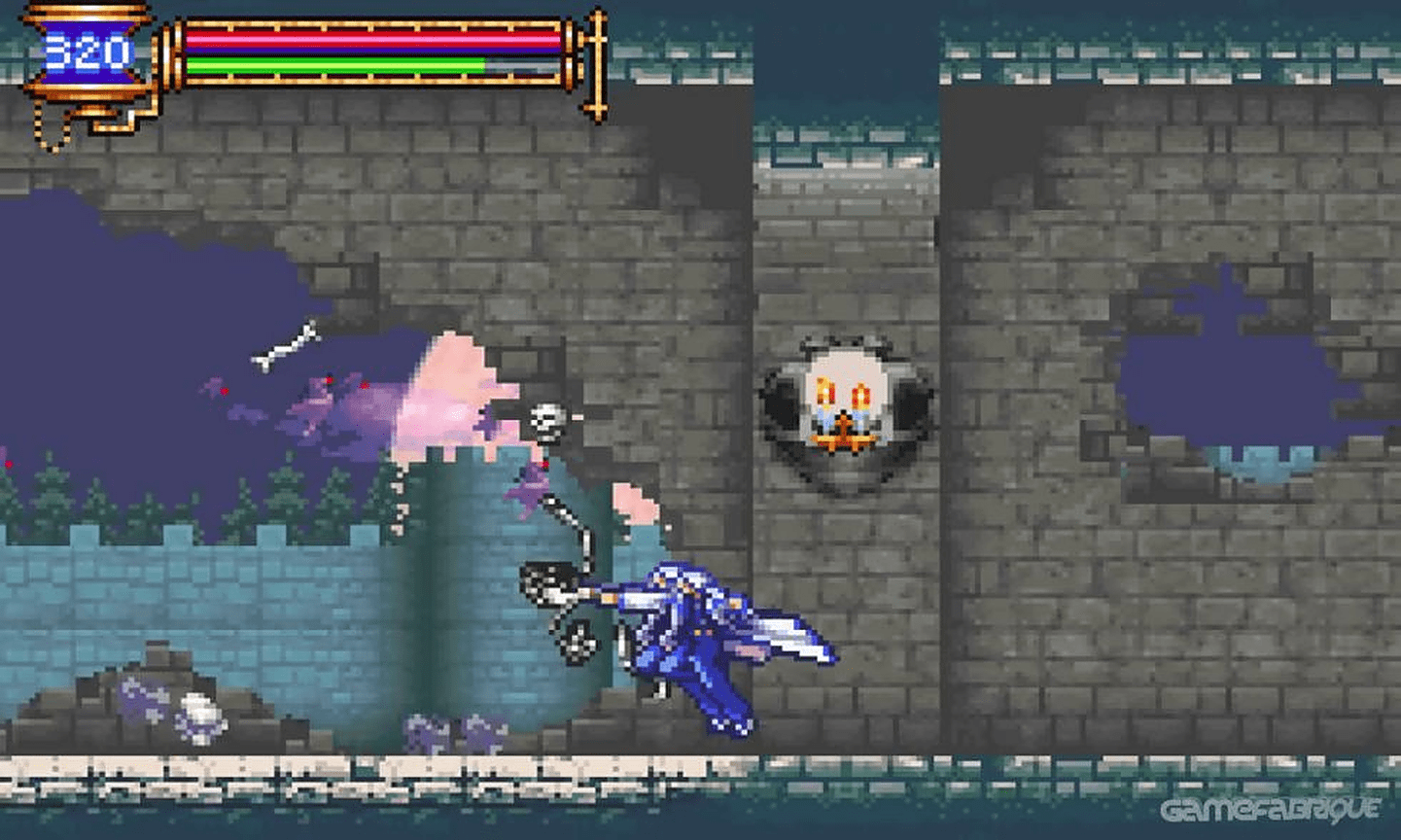Image resolution: width=1401 pixels, height=840 pixels.
Task: Click the green health bar in the HUD
Action: [331, 66]
